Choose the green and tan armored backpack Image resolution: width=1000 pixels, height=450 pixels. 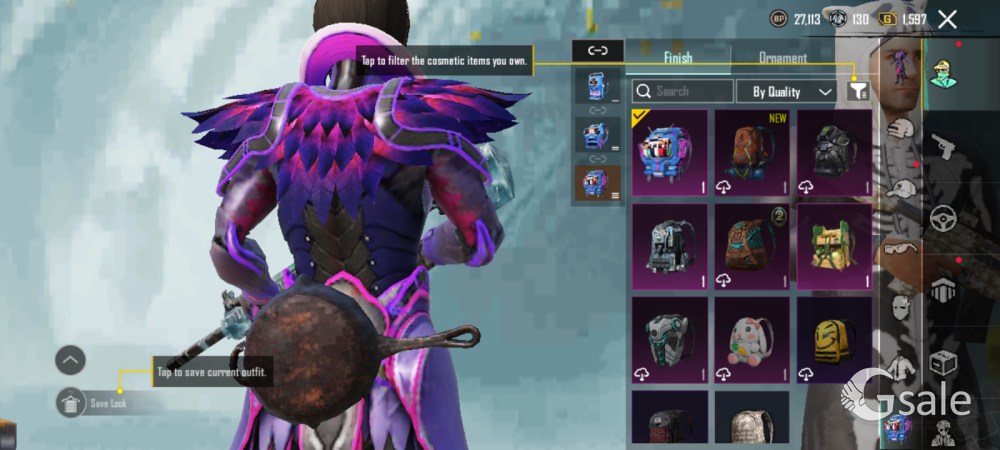pos(834,246)
